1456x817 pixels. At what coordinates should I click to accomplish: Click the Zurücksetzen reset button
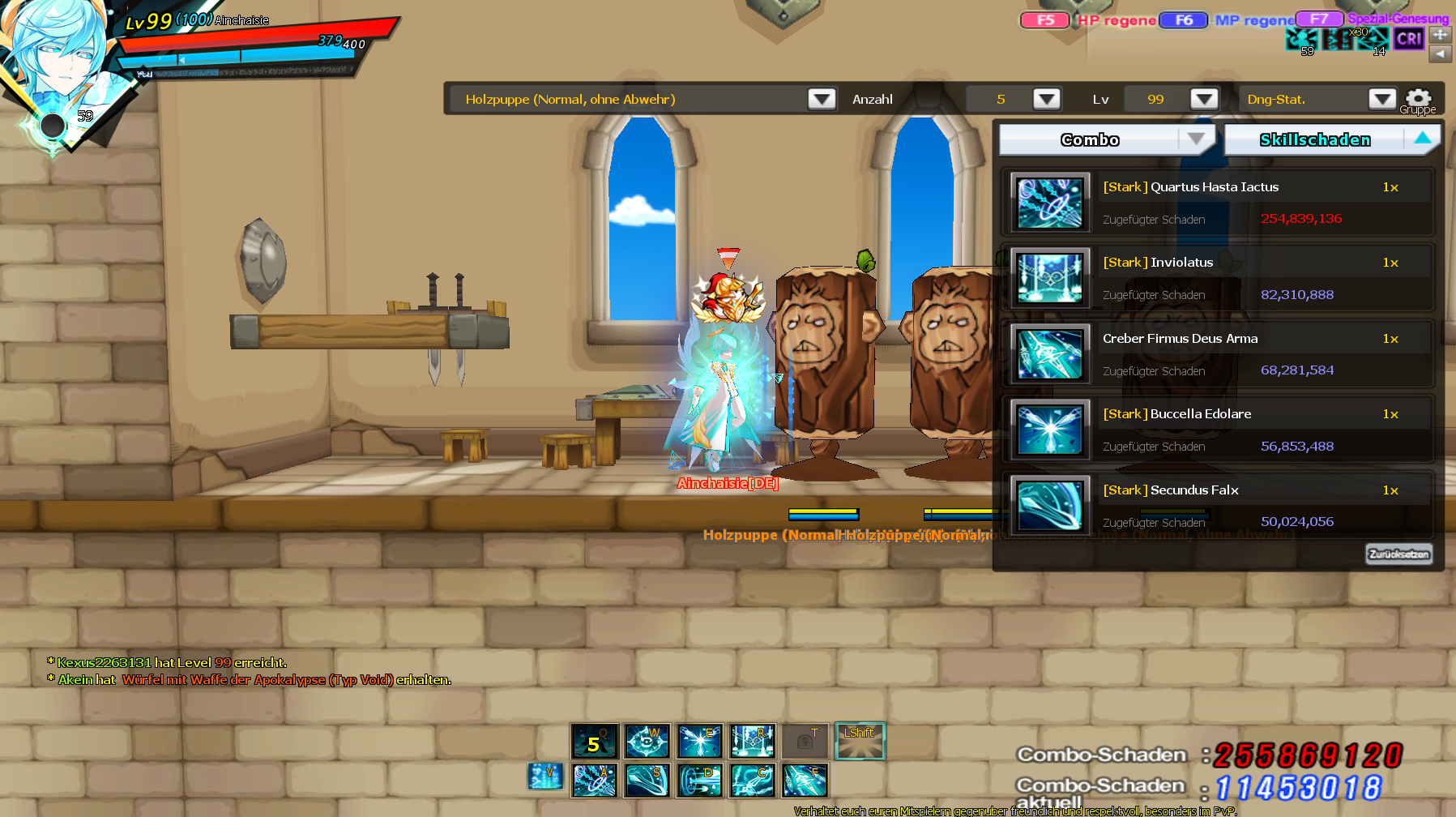pyautogui.click(x=1398, y=554)
